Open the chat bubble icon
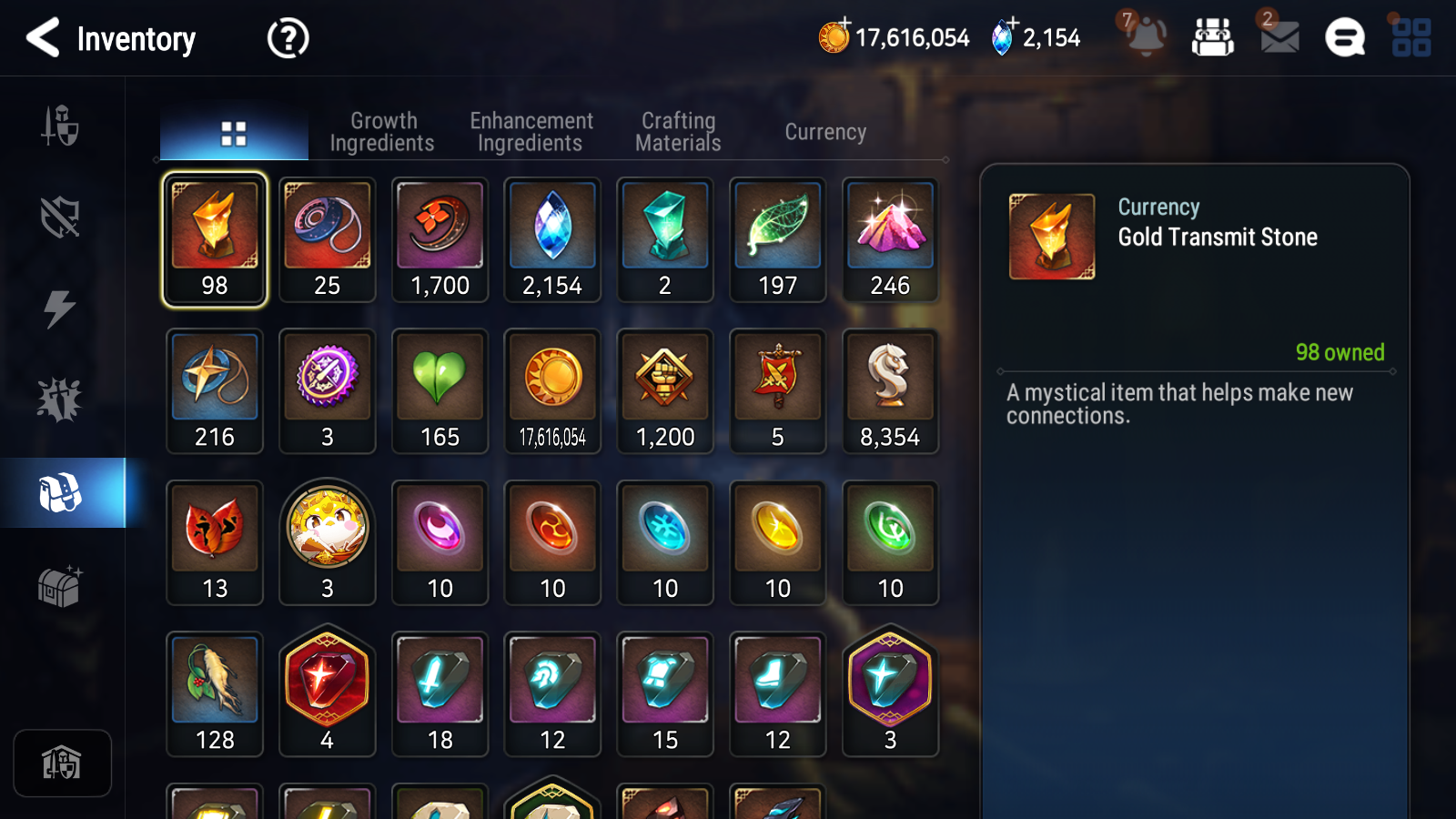Viewport: 1456px width, 819px height. 1345,38
